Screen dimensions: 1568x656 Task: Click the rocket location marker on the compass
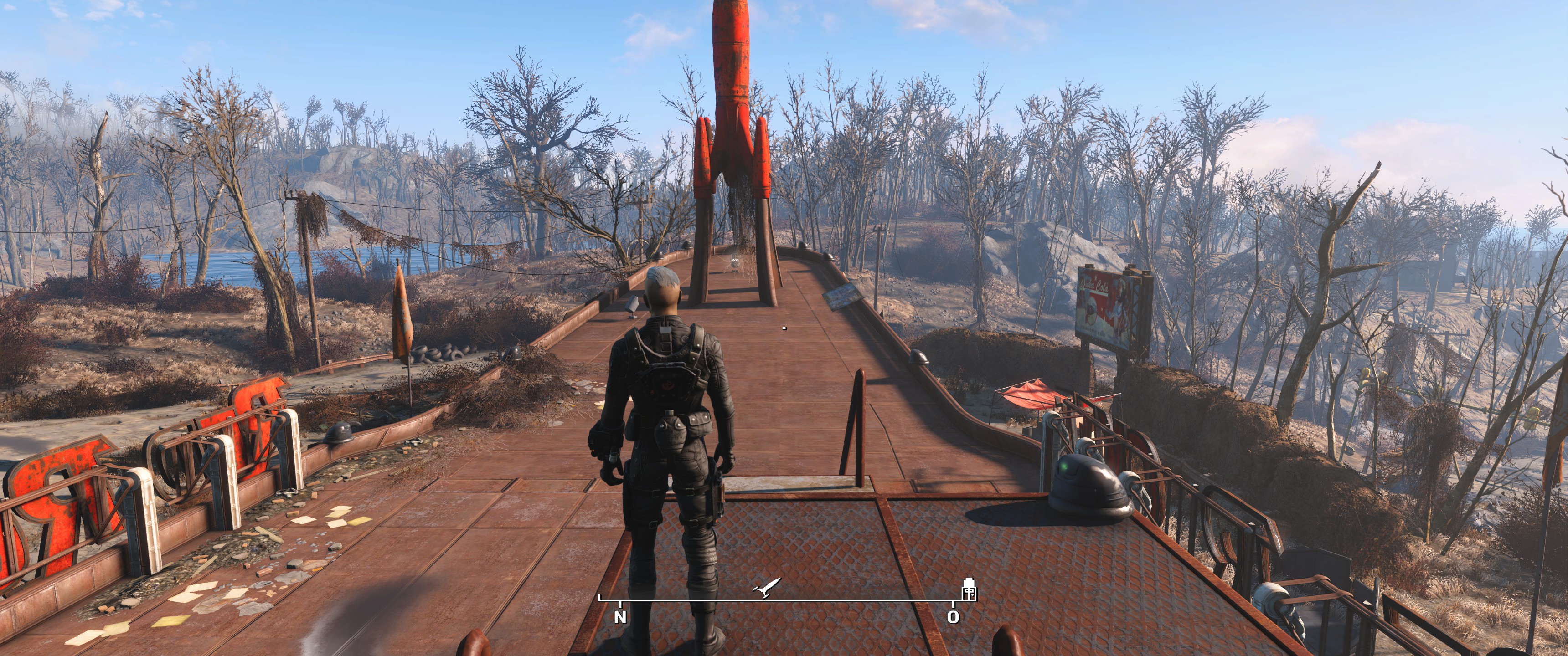(766, 587)
